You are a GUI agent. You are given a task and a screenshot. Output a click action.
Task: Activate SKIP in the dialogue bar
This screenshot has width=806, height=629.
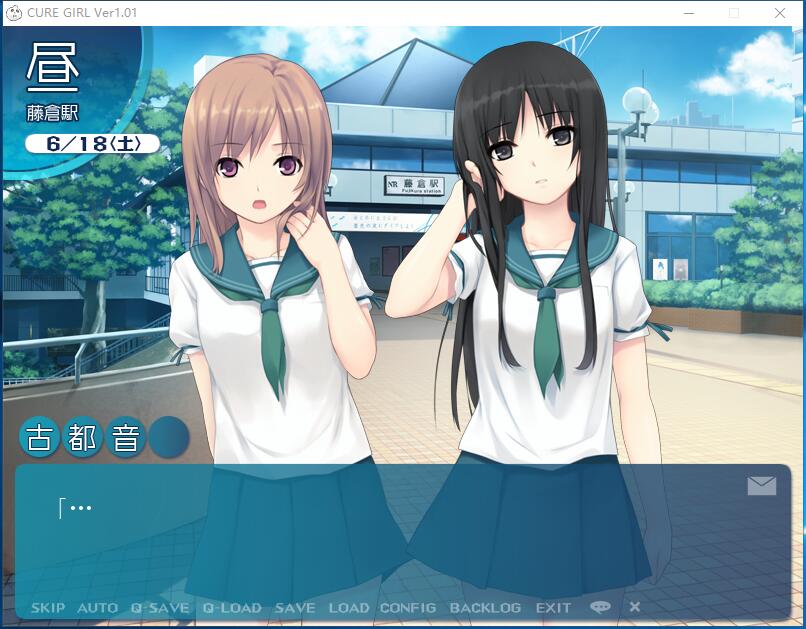(x=48, y=608)
